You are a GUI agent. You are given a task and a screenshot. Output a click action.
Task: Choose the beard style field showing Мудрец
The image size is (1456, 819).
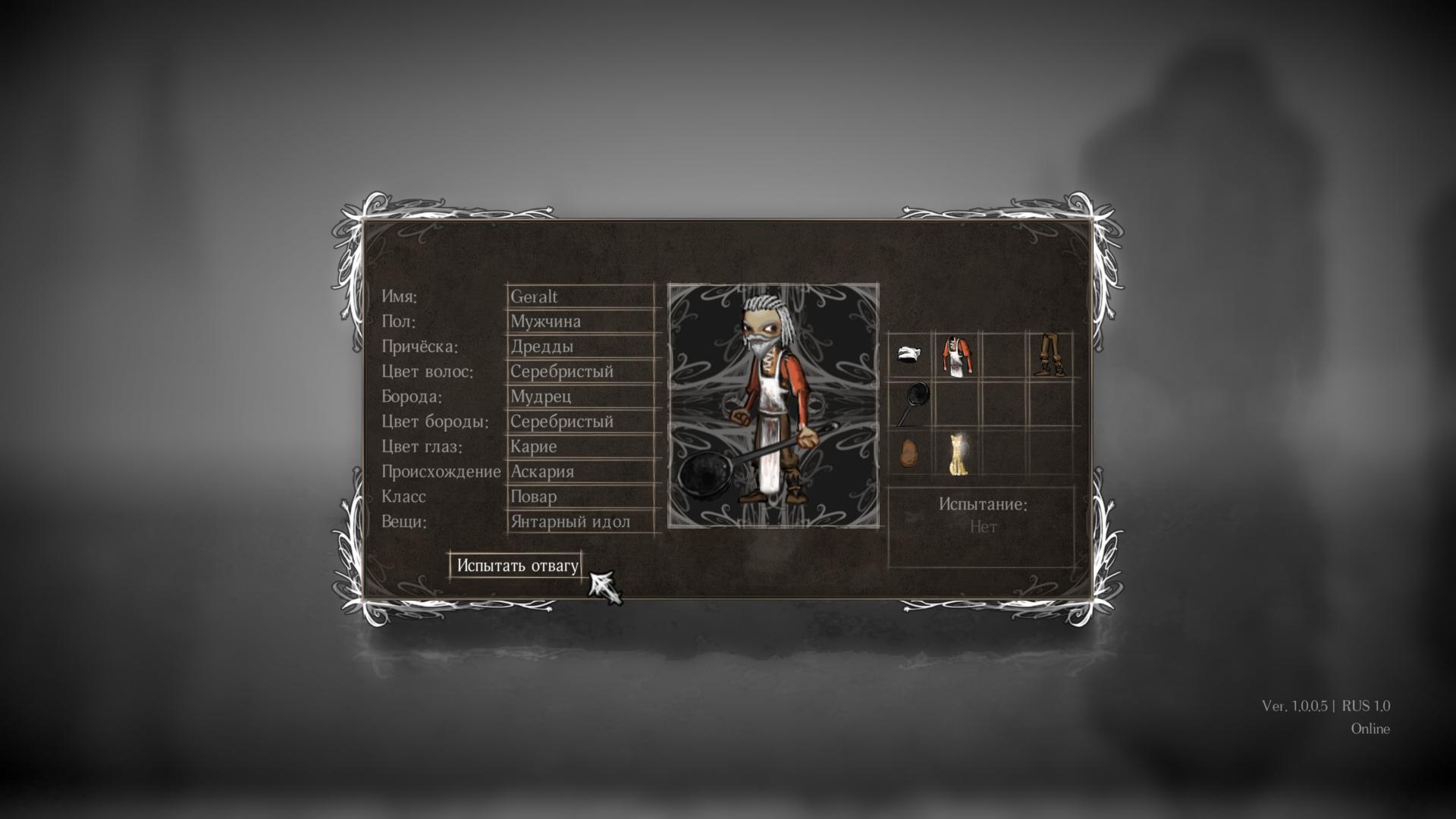(x=580, y=397)
